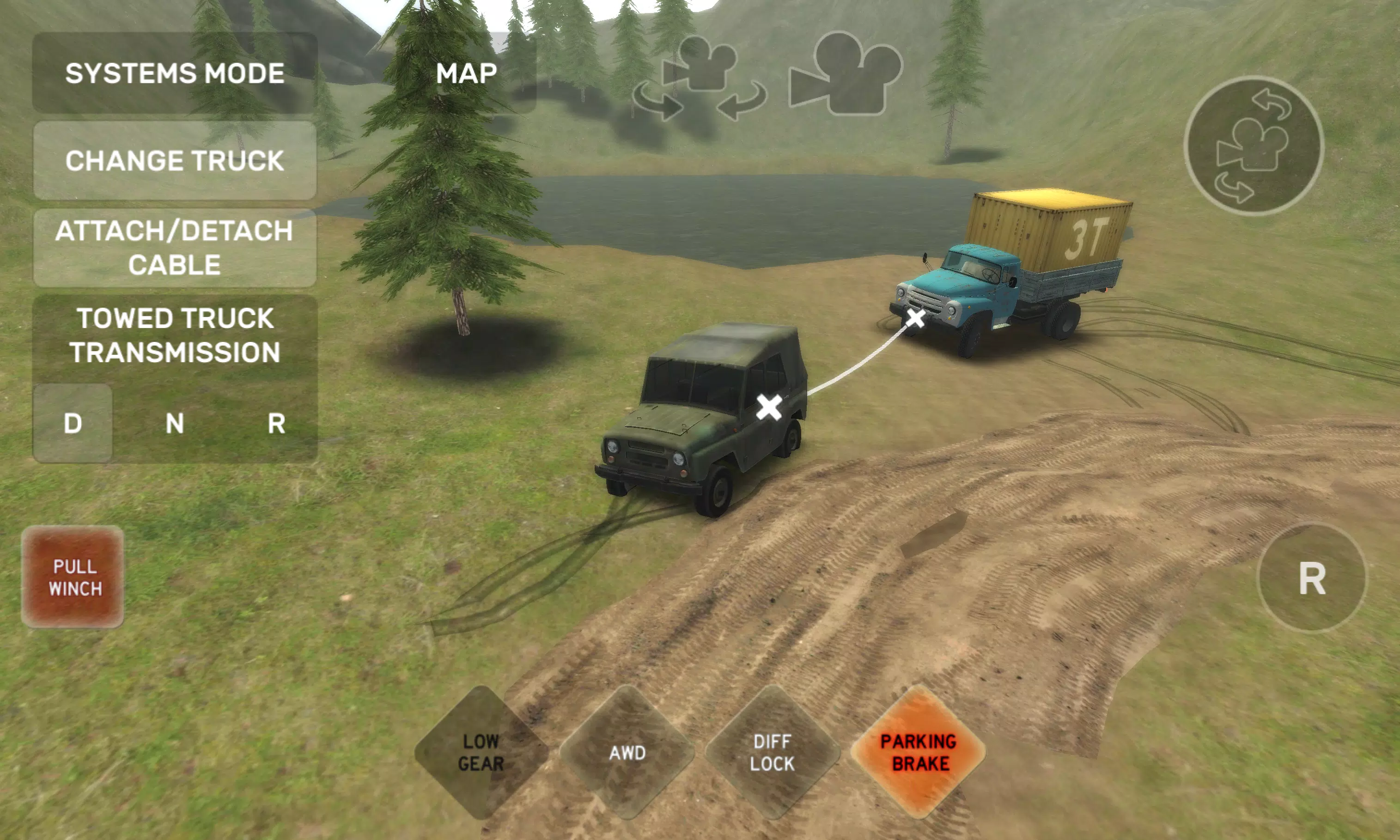The width and height of the screenshot is (1400, 840).
Task: Set towed truck transmission to D
Action: (72, 422)
